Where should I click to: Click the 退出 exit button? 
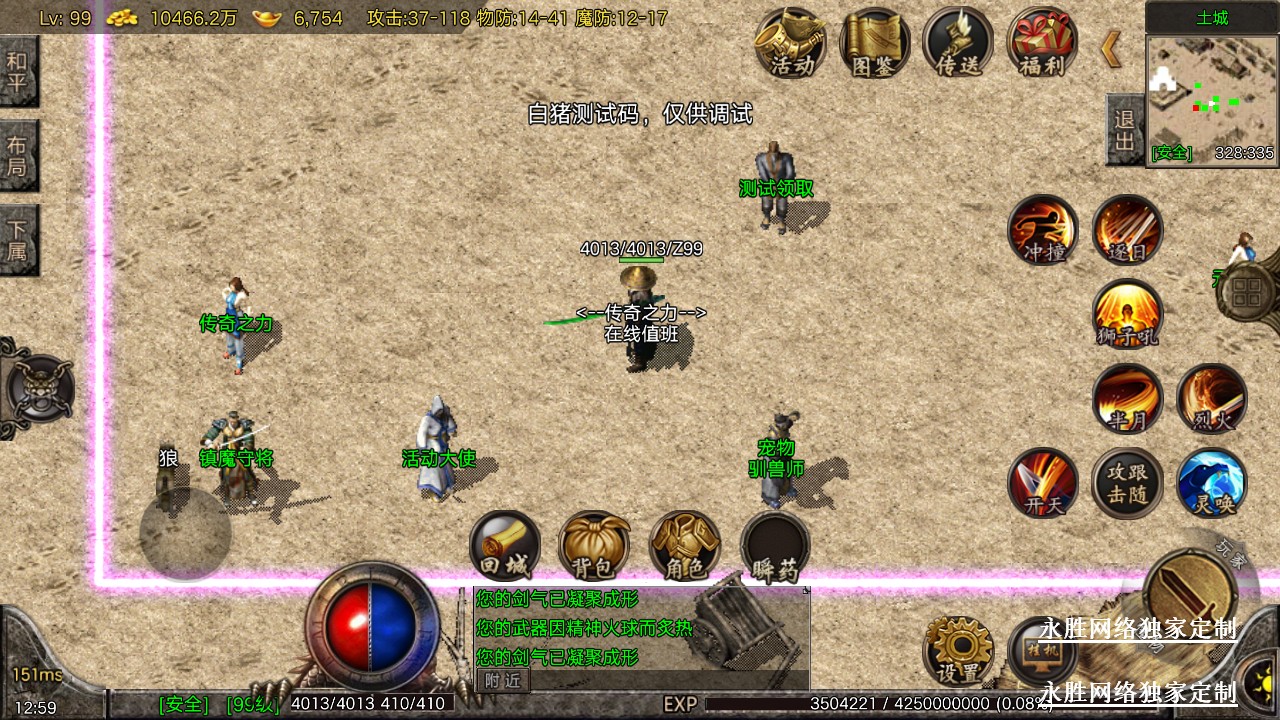pyautogui.click(x=1124, y=130)
